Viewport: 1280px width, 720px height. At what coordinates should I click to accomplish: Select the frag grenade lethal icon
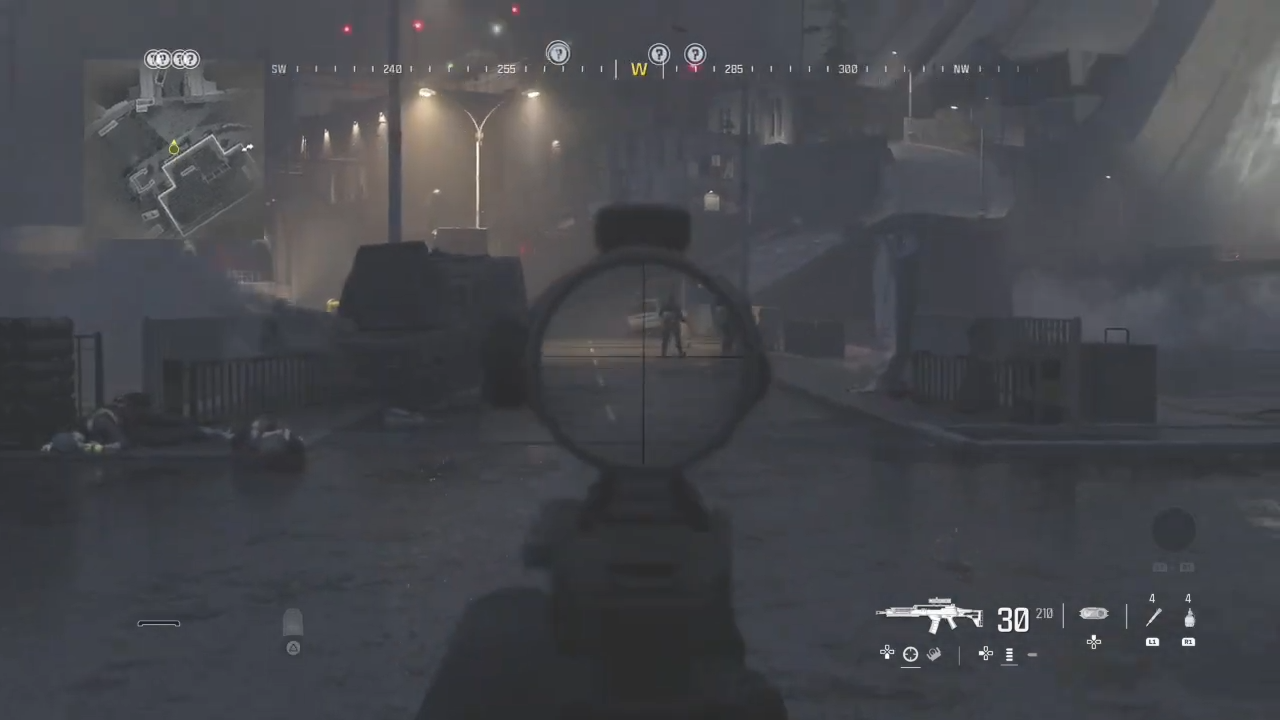(x=1188, y=618)
